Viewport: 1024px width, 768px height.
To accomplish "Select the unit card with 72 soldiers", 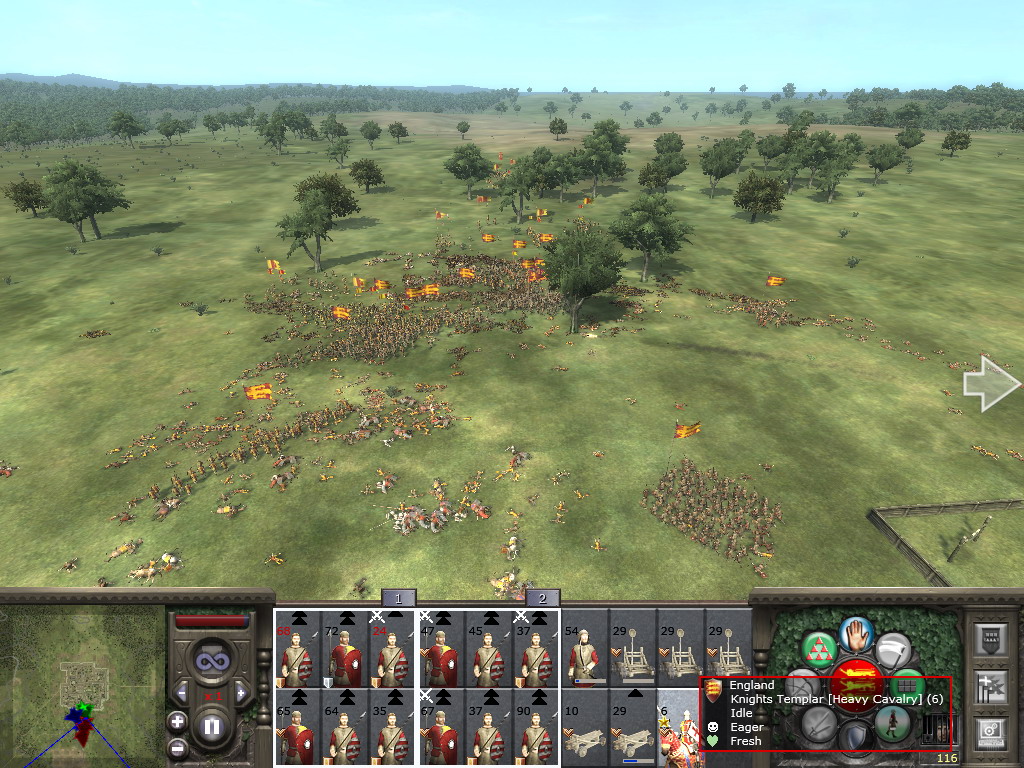I will pyautogui.click(x=346, y=648).
